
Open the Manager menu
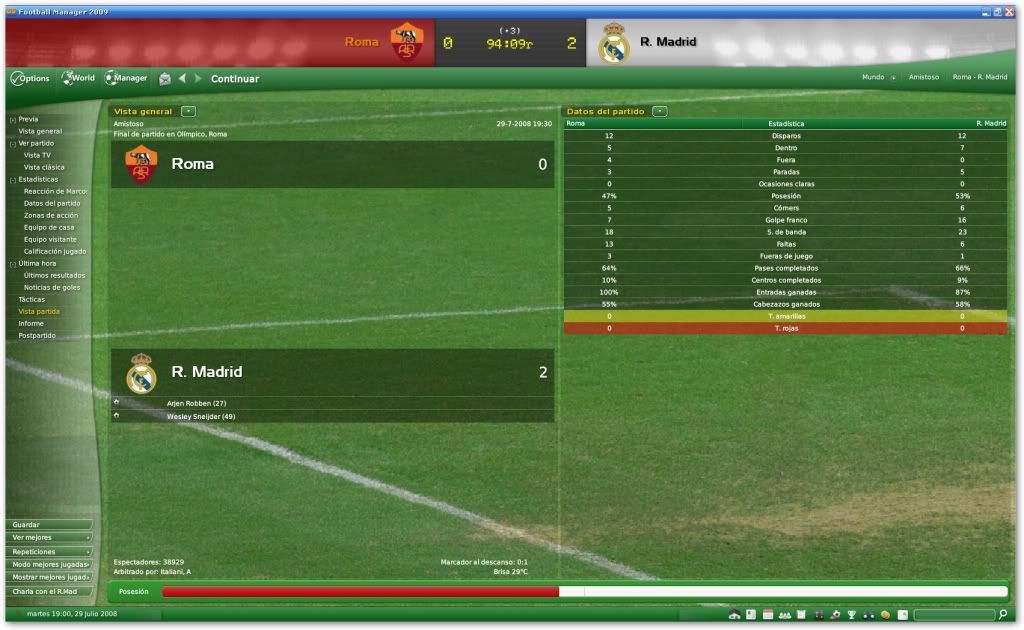pos(126,78)
